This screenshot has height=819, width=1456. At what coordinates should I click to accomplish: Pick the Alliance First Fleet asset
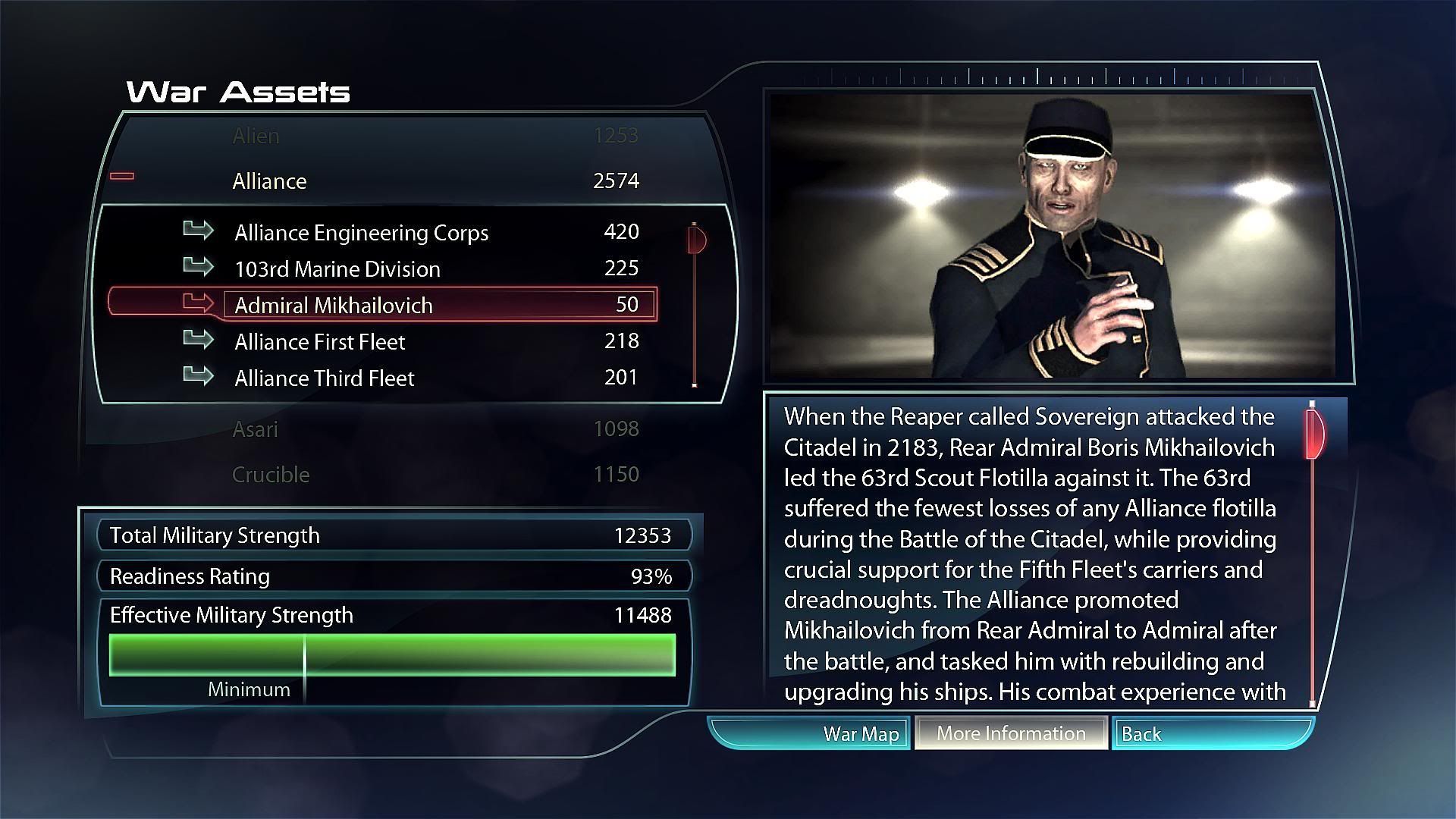click(319, 341)
